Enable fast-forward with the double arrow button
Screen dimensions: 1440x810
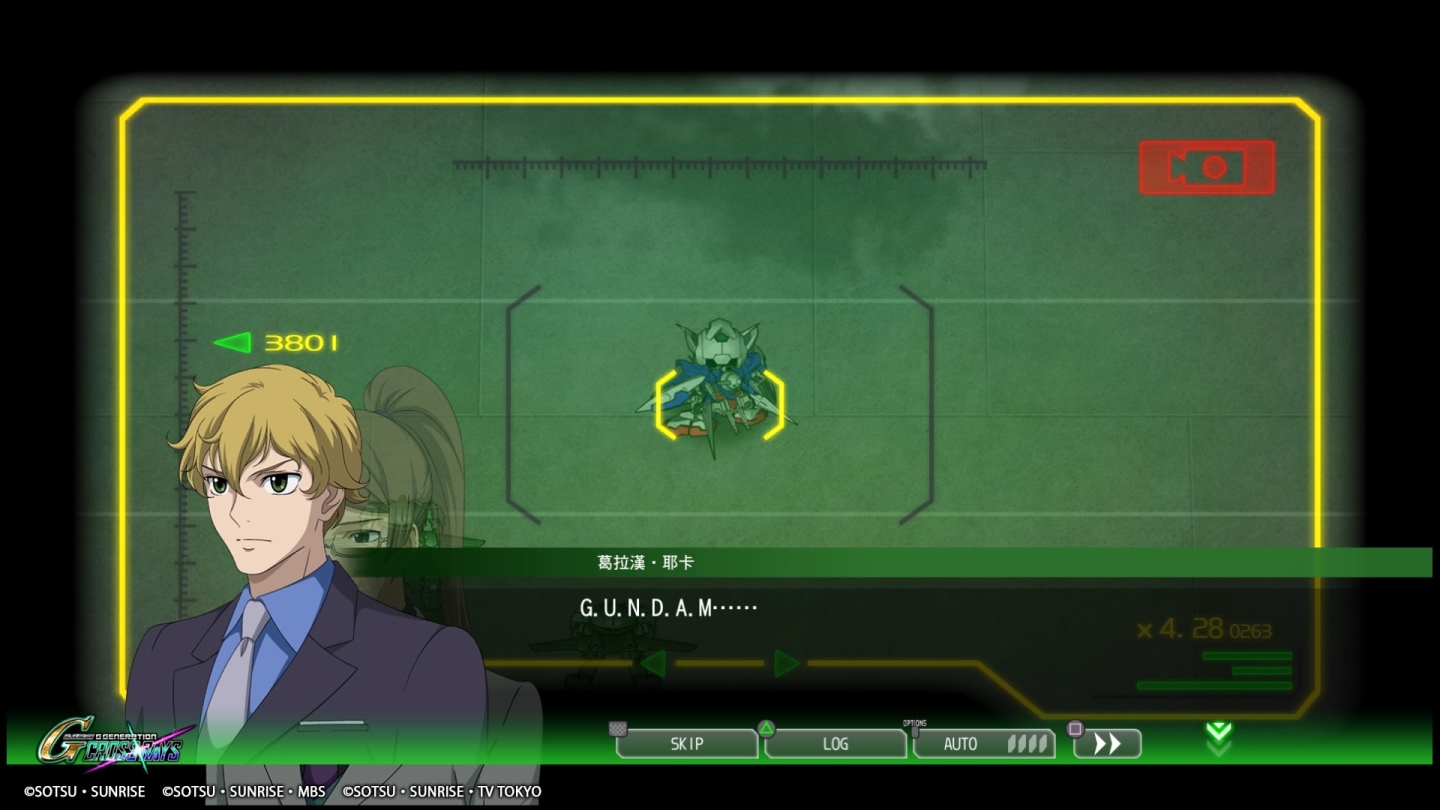click(x=1107, y=743)
